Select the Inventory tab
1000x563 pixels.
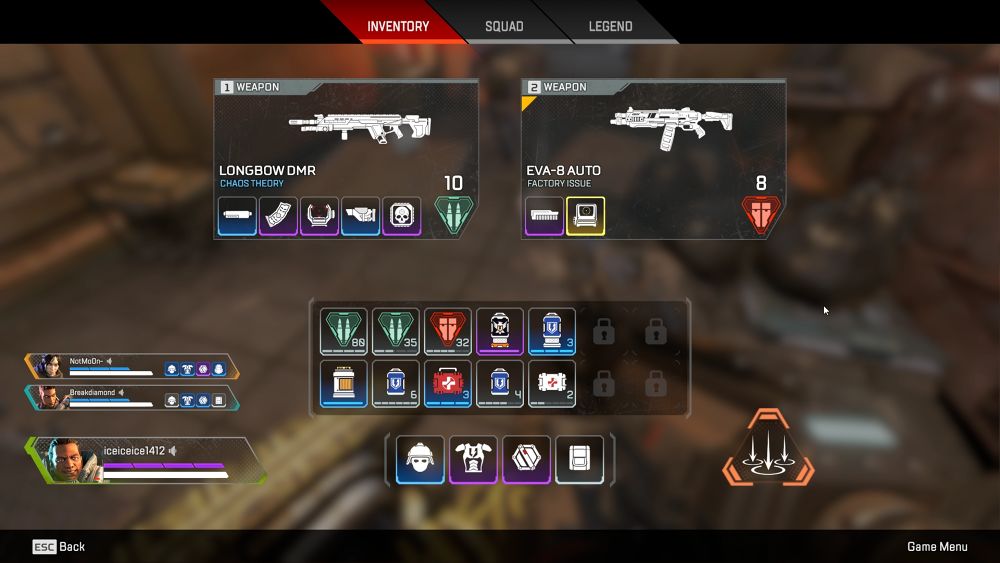(x=398, y=26)
